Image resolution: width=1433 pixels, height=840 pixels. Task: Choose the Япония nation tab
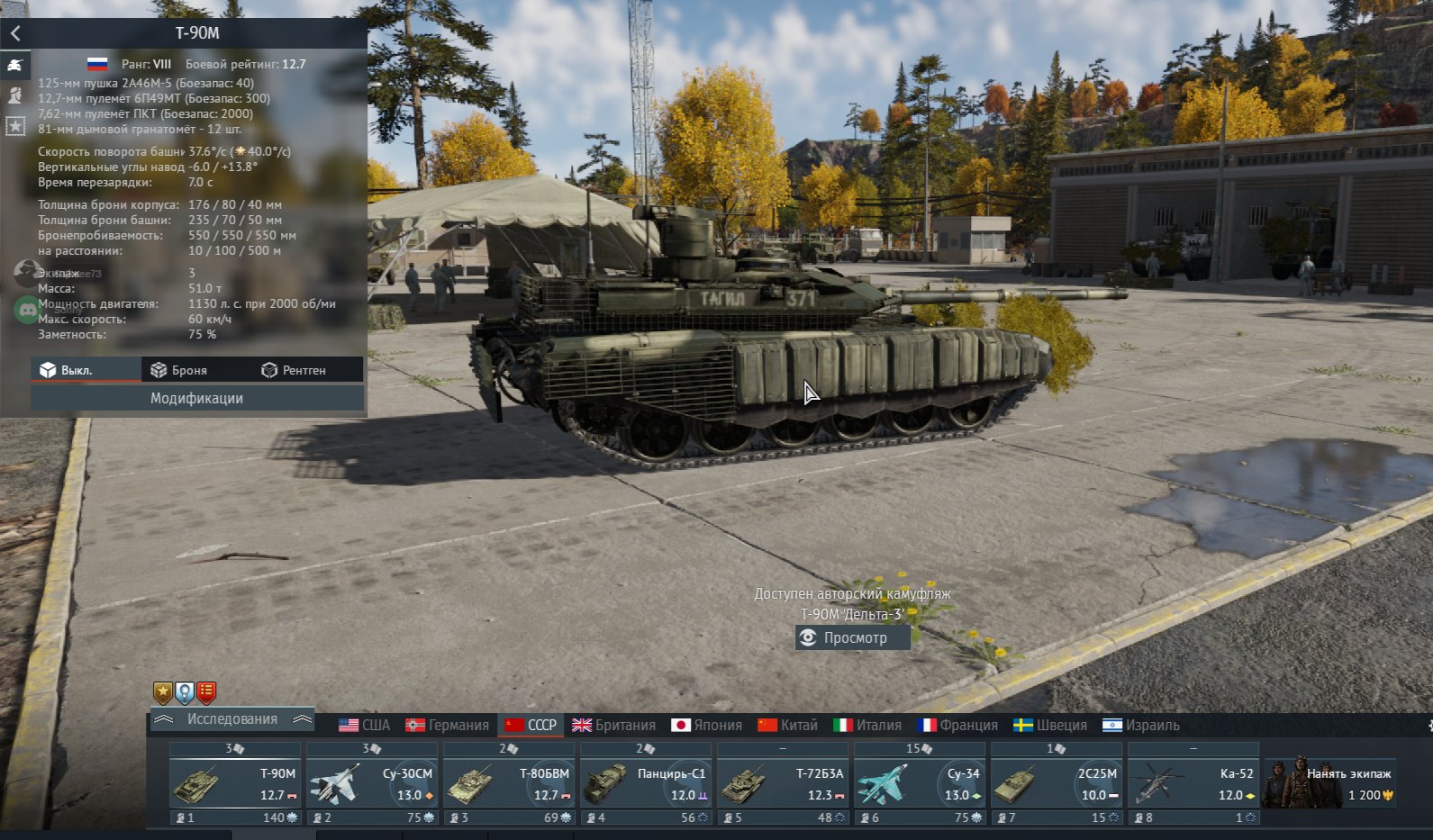coord(707,725)
